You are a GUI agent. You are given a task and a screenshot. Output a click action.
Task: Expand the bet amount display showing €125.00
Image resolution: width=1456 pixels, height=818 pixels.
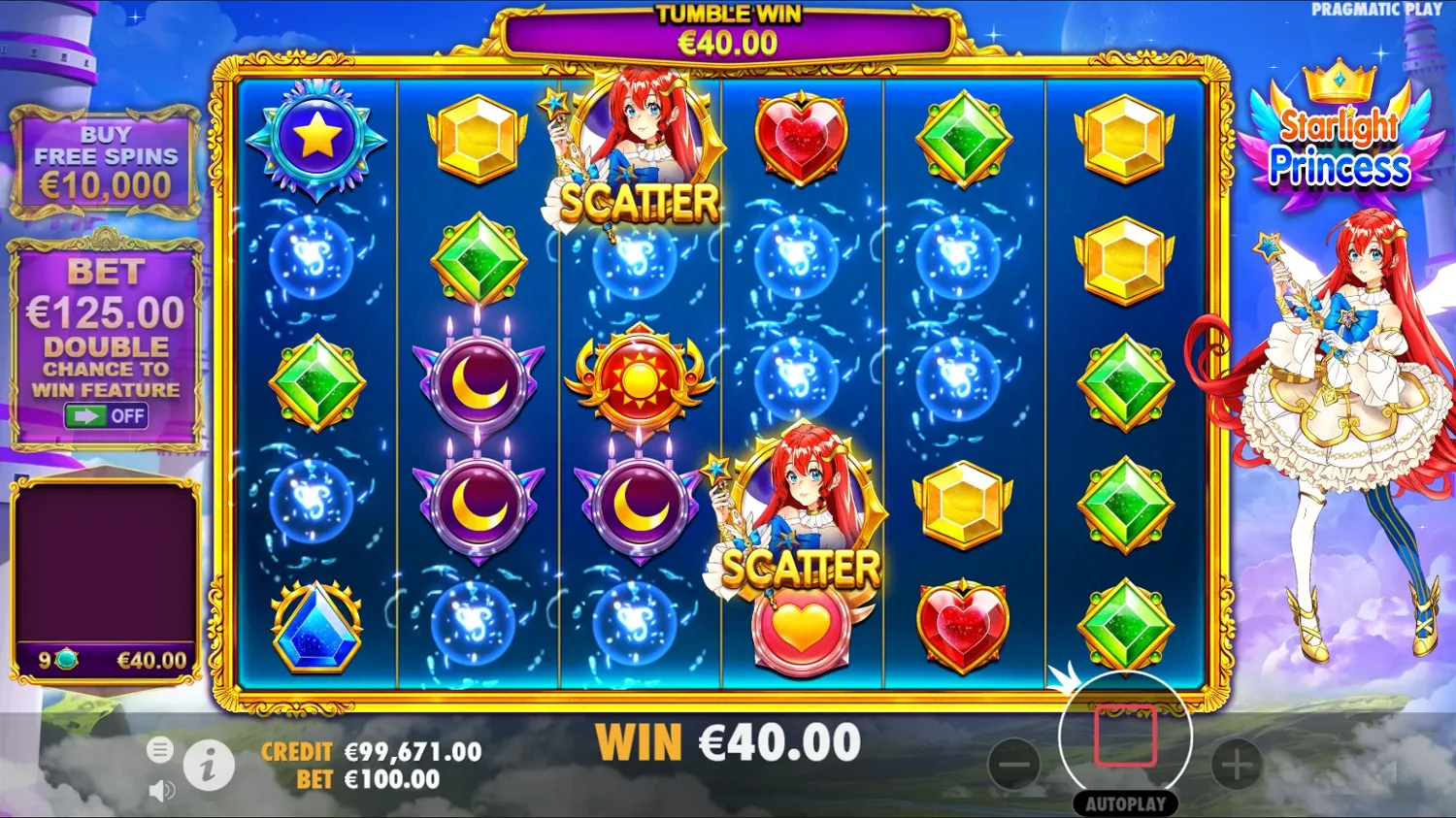[107, 313]
